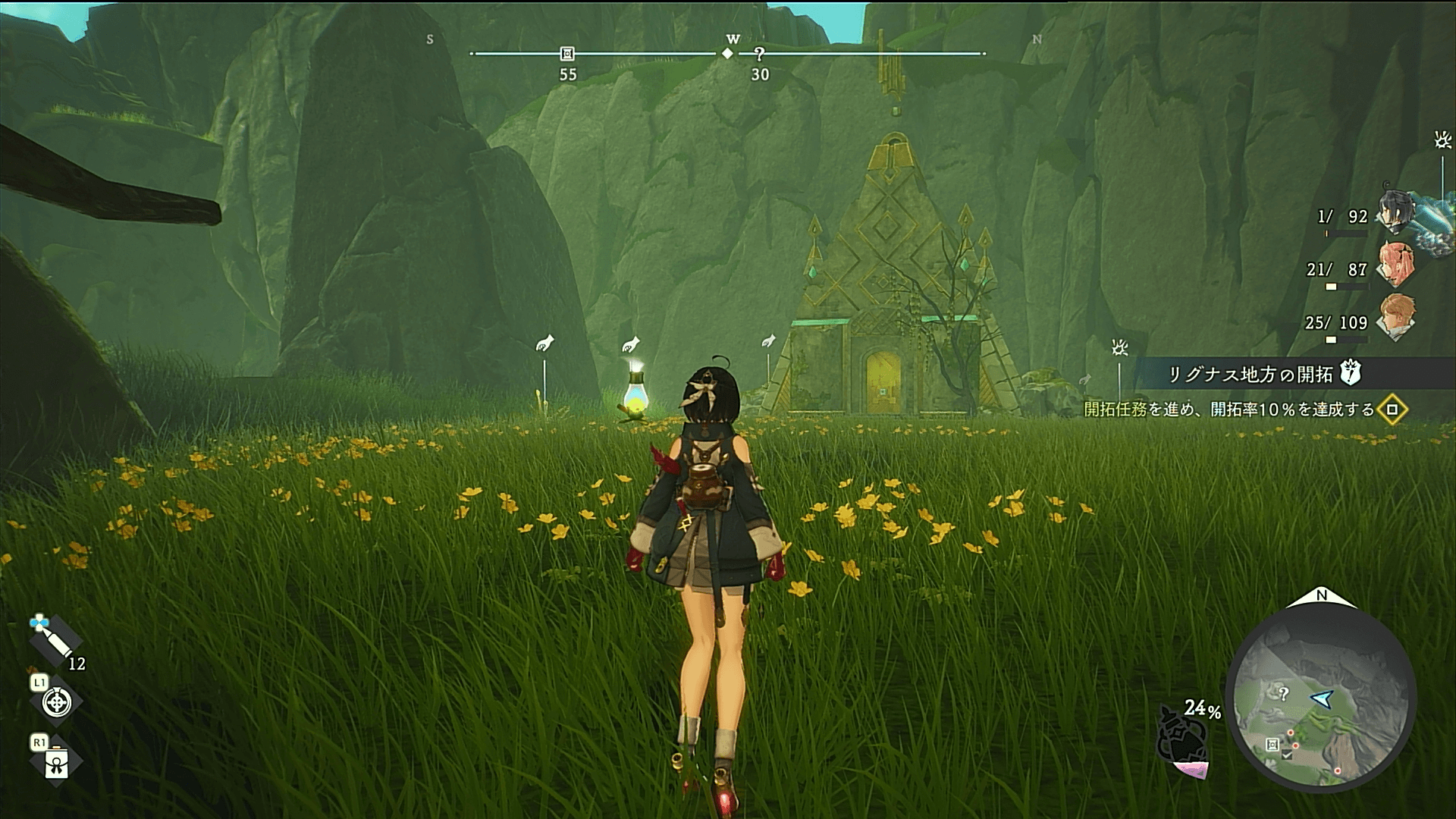Pick the orange-haired party member portrait
Viewport: 1456px width, 819px height.
[1395, 317]
